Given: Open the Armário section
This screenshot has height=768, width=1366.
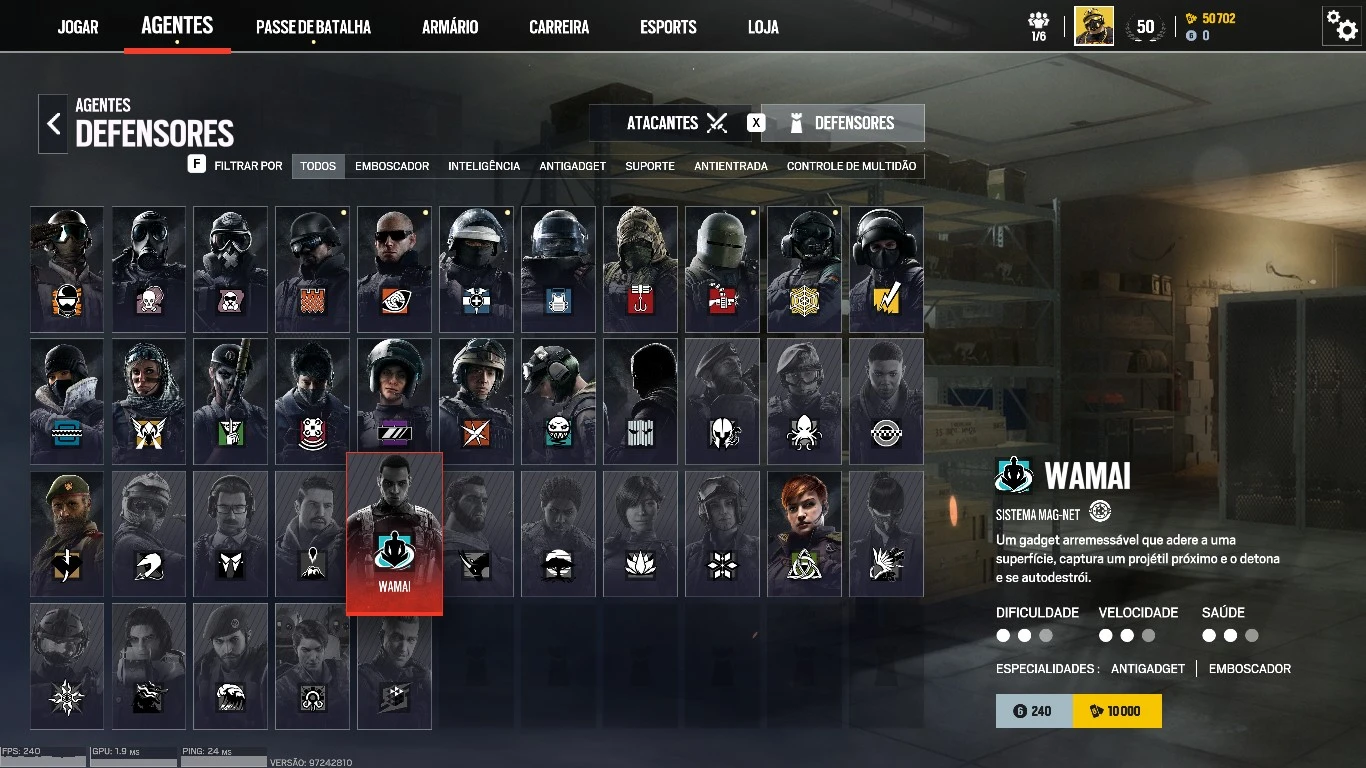Looking at the screenshot, I should pyautogui.click(x=450, y=27).
